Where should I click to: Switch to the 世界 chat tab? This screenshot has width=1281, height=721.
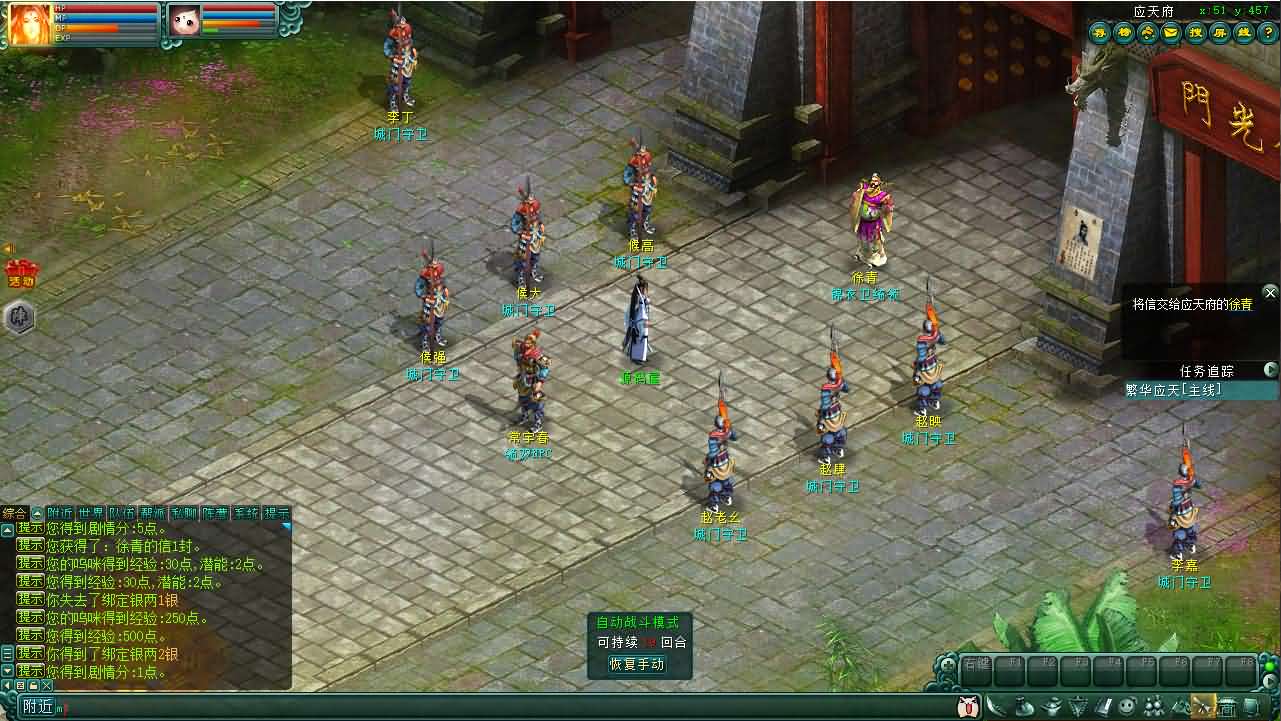click(90, 512)
